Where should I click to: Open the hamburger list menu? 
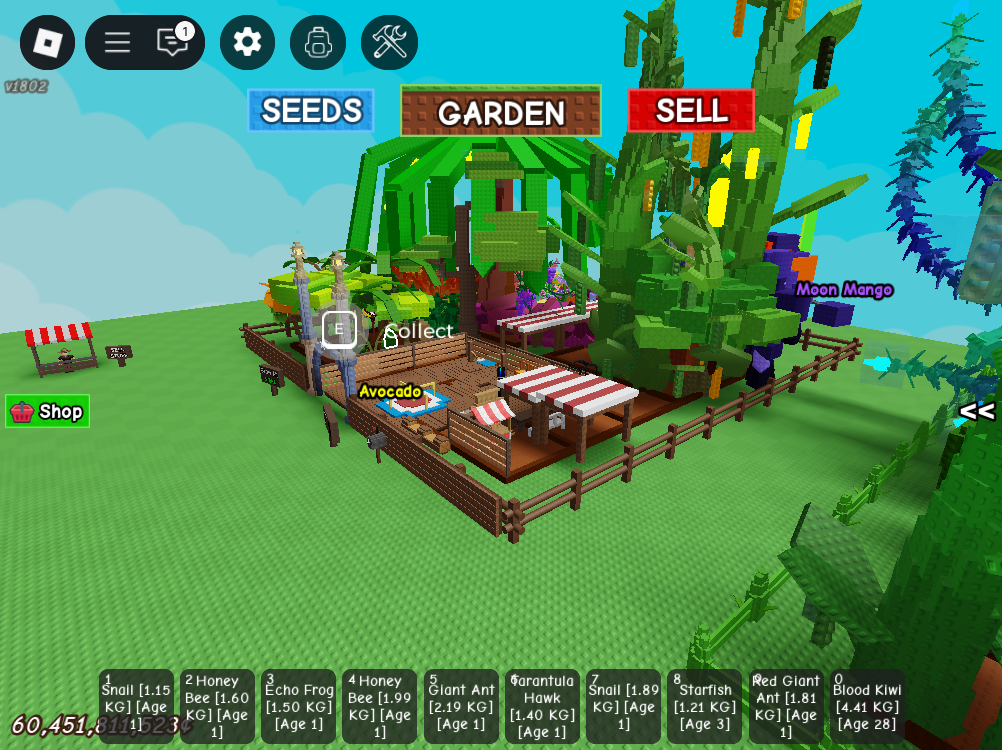coord(117,42)
